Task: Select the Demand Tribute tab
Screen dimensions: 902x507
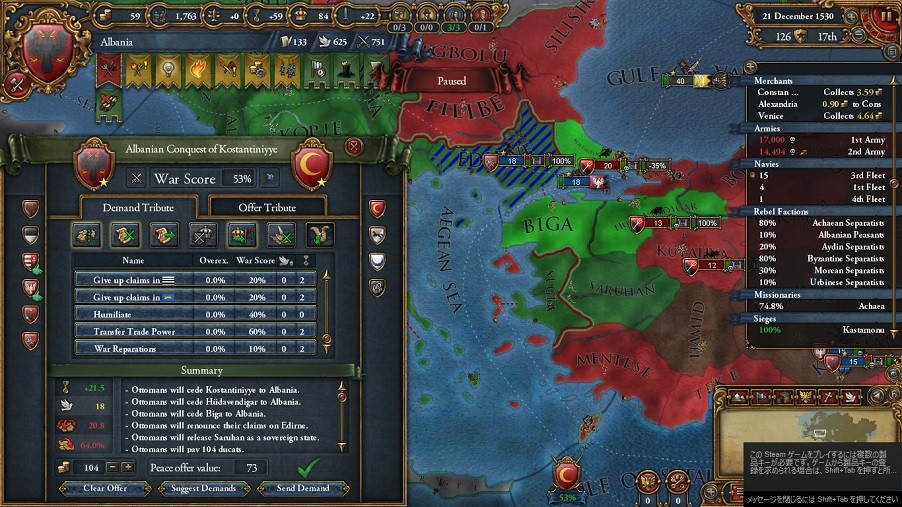Action: point(138,207)
